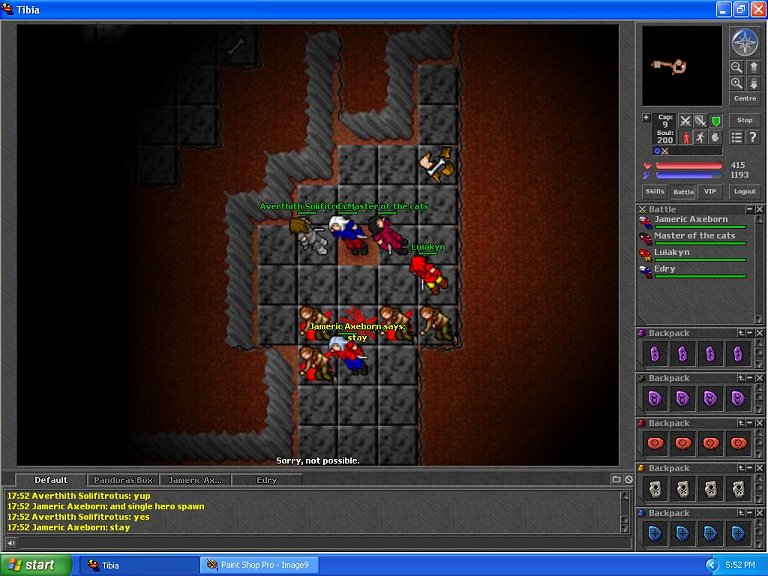Enable the running chase mode icon
768x576 pixels.
coord(700,137)
